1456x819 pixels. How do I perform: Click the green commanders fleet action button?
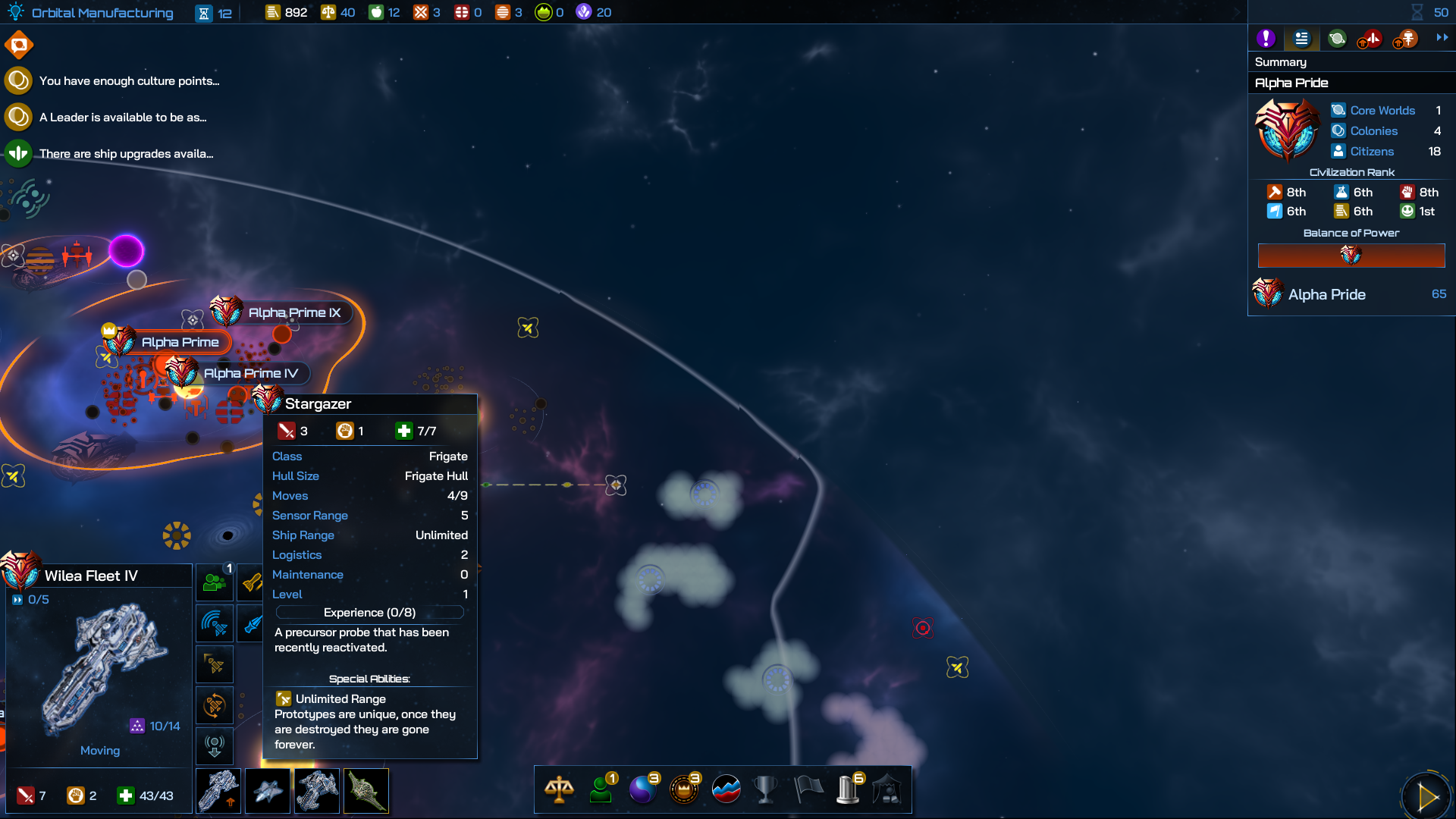pyautogui.click(x=215, y=582)
